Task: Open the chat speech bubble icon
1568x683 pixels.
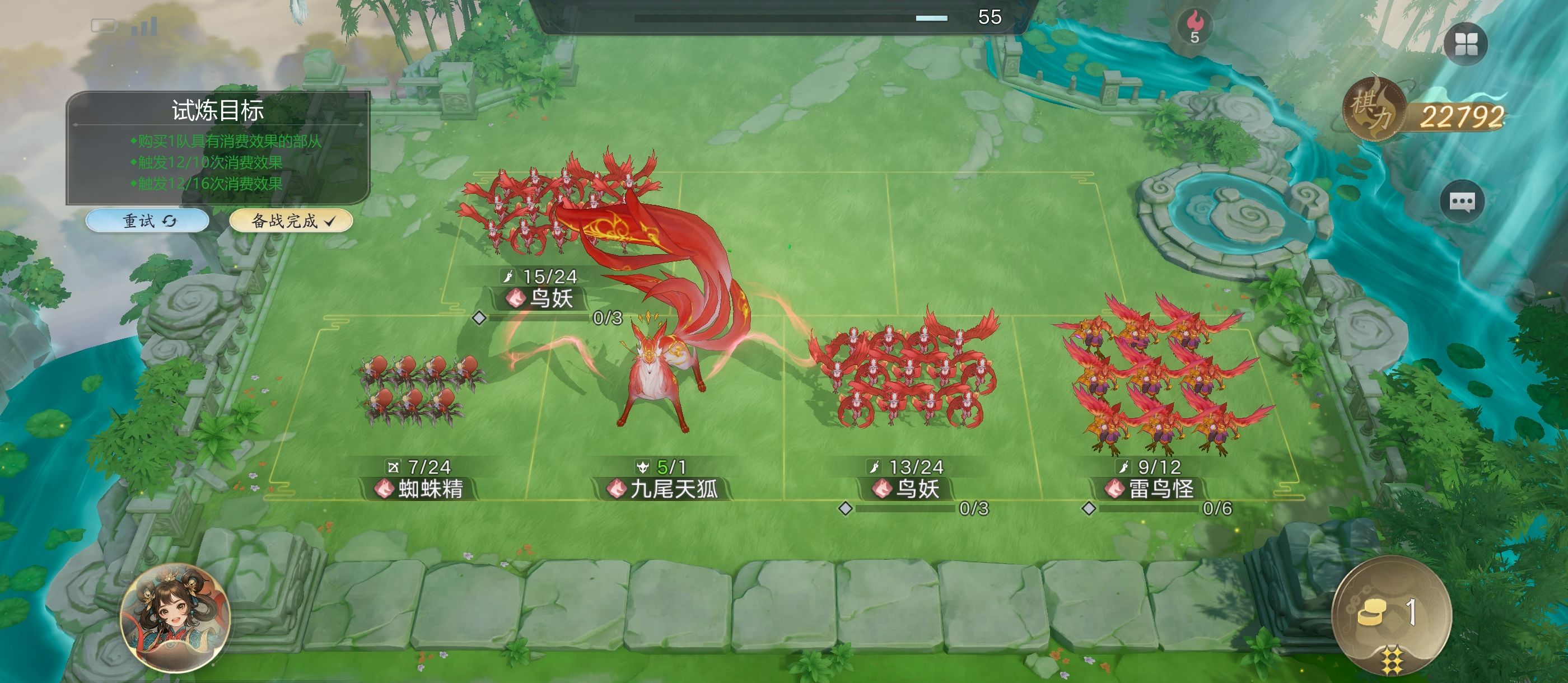Action: (x=1462, y=202)
